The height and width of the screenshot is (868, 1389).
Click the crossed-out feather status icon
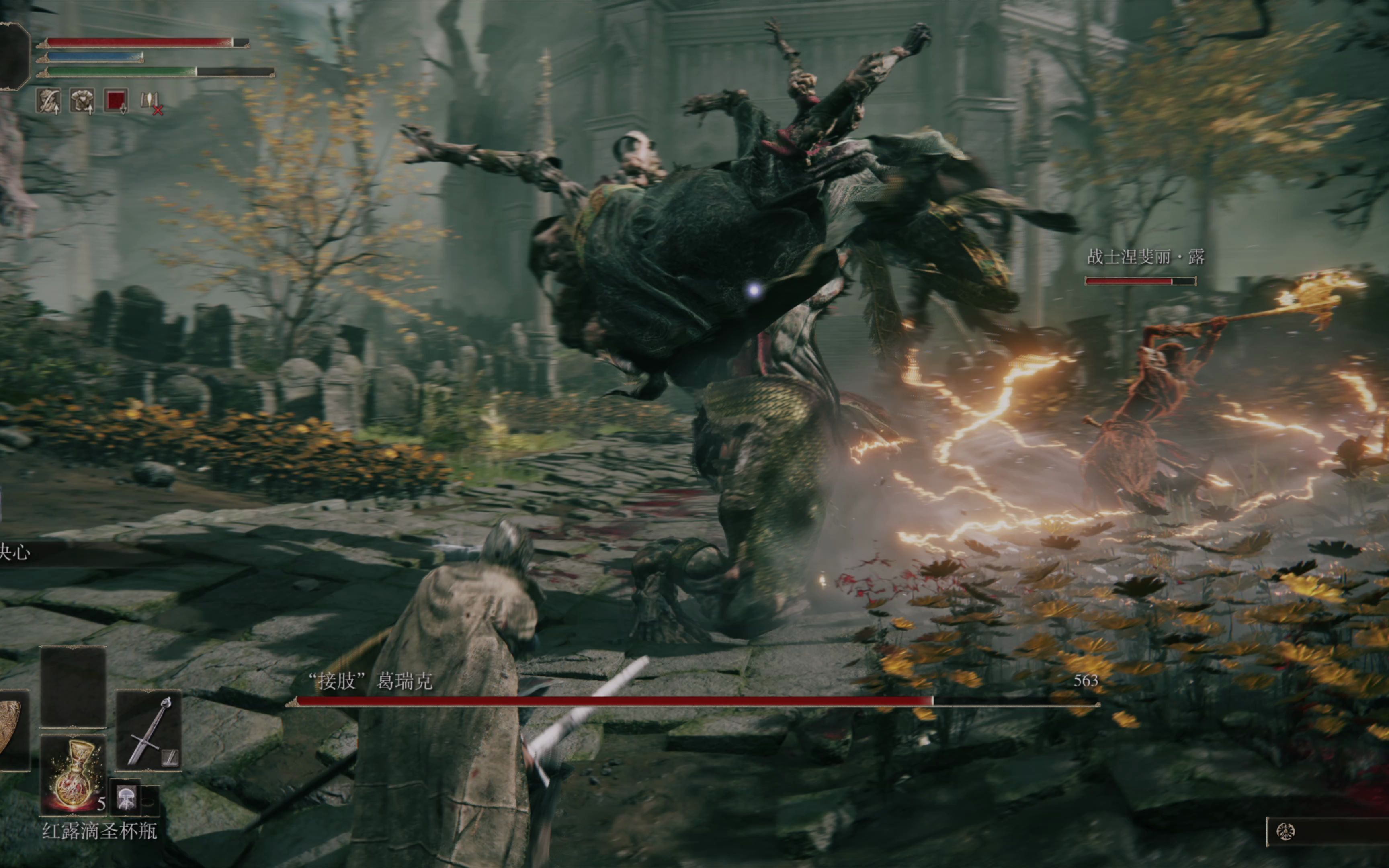(x=150, y=102)
